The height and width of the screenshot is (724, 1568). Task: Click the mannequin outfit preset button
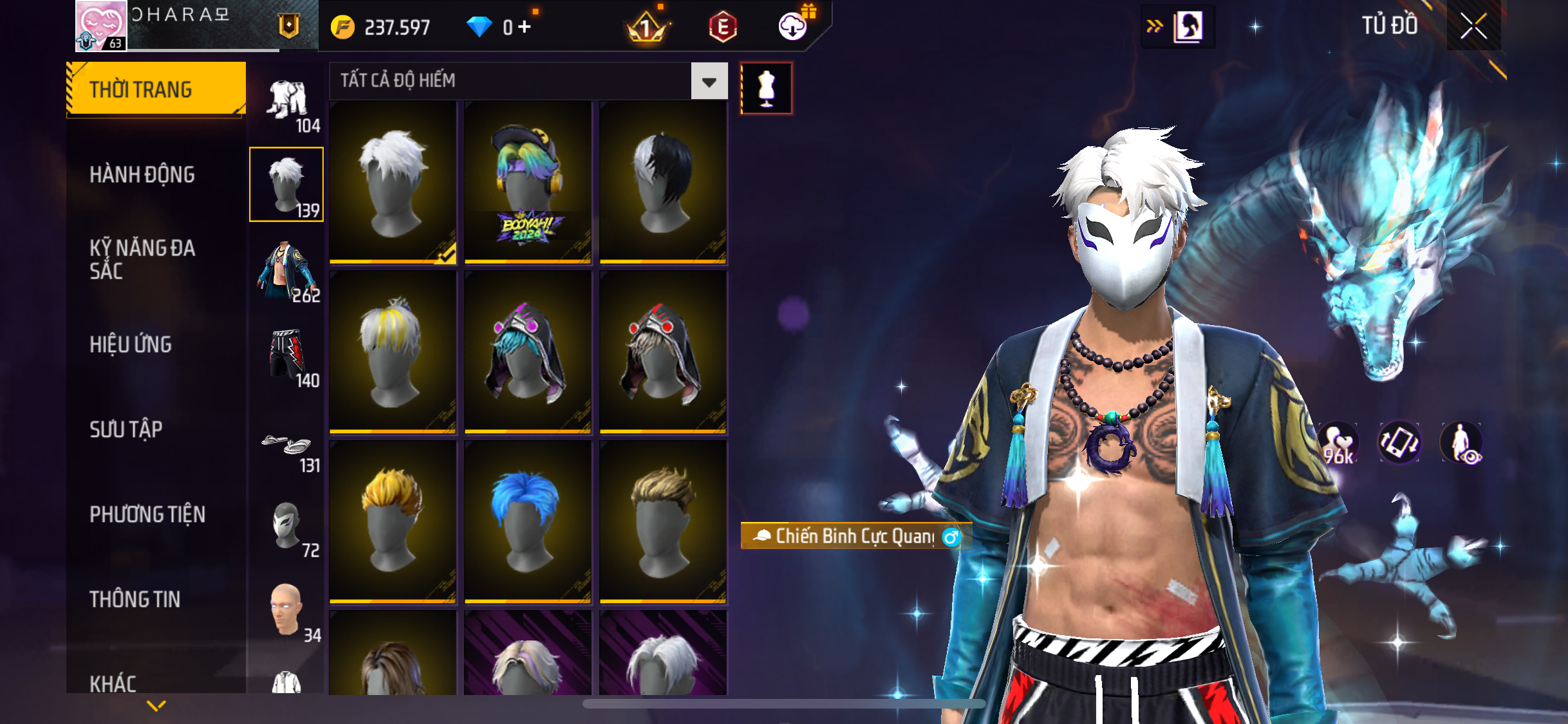(766, 88)
